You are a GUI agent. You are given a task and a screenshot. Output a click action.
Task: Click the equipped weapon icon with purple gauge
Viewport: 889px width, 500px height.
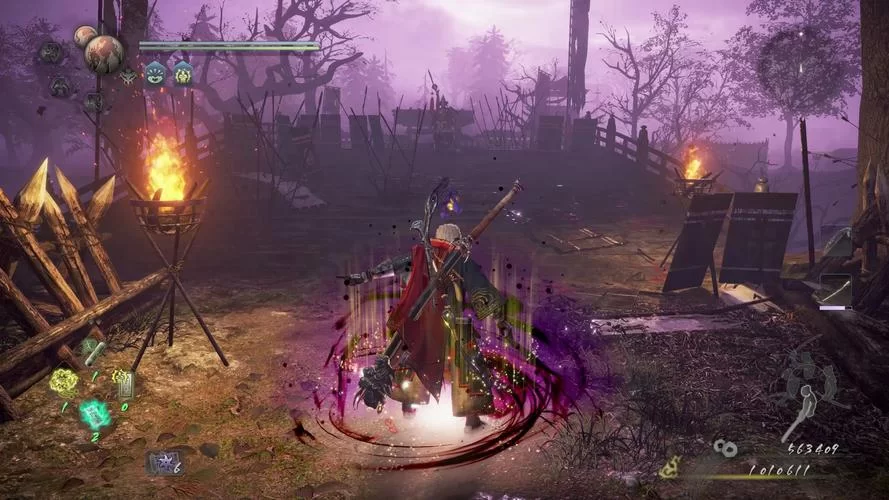[833, 290]
